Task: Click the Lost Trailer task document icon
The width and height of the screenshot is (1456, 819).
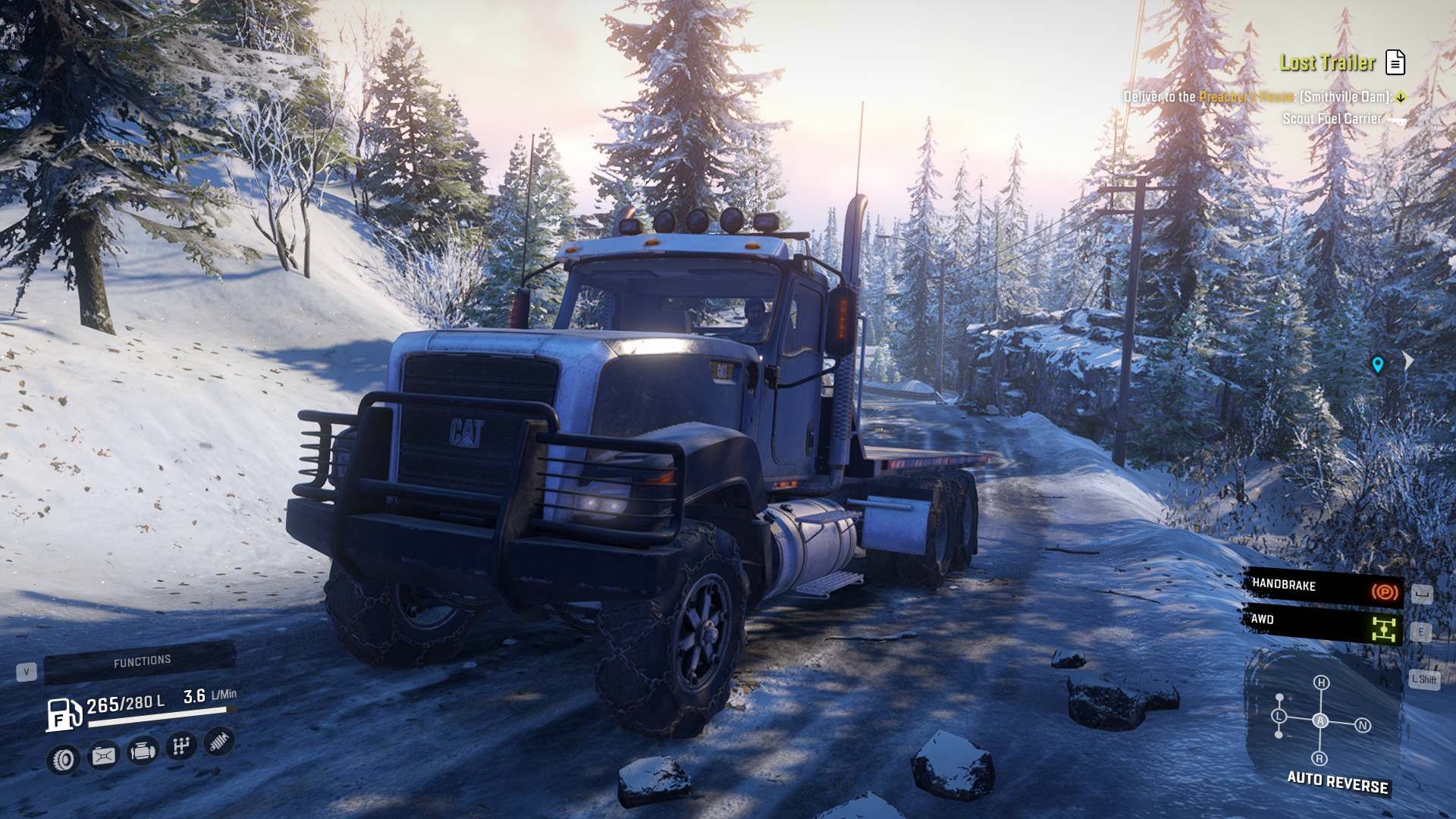Action: click(1395, 62)
